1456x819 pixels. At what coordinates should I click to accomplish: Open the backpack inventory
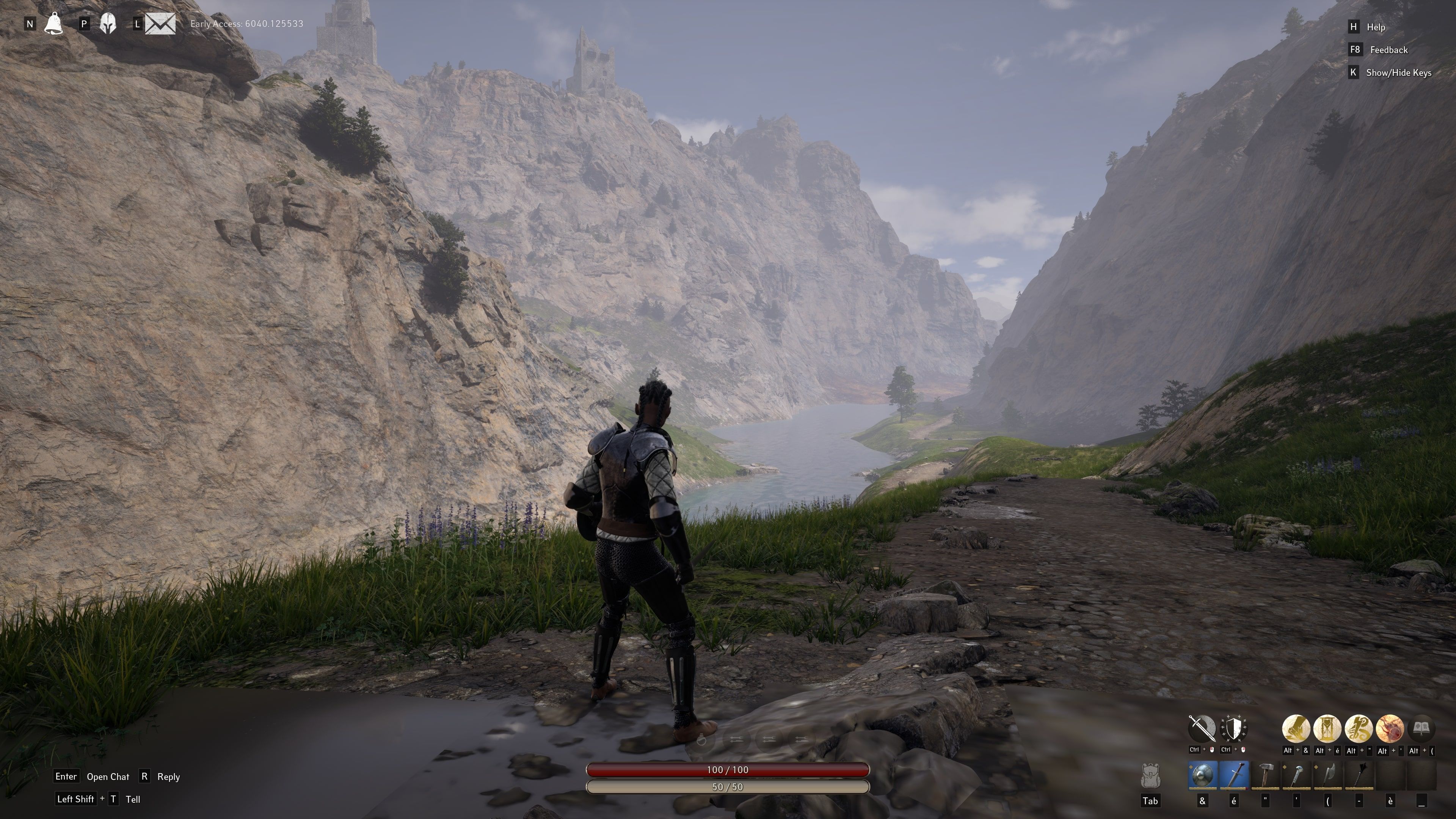point(1150,776)
